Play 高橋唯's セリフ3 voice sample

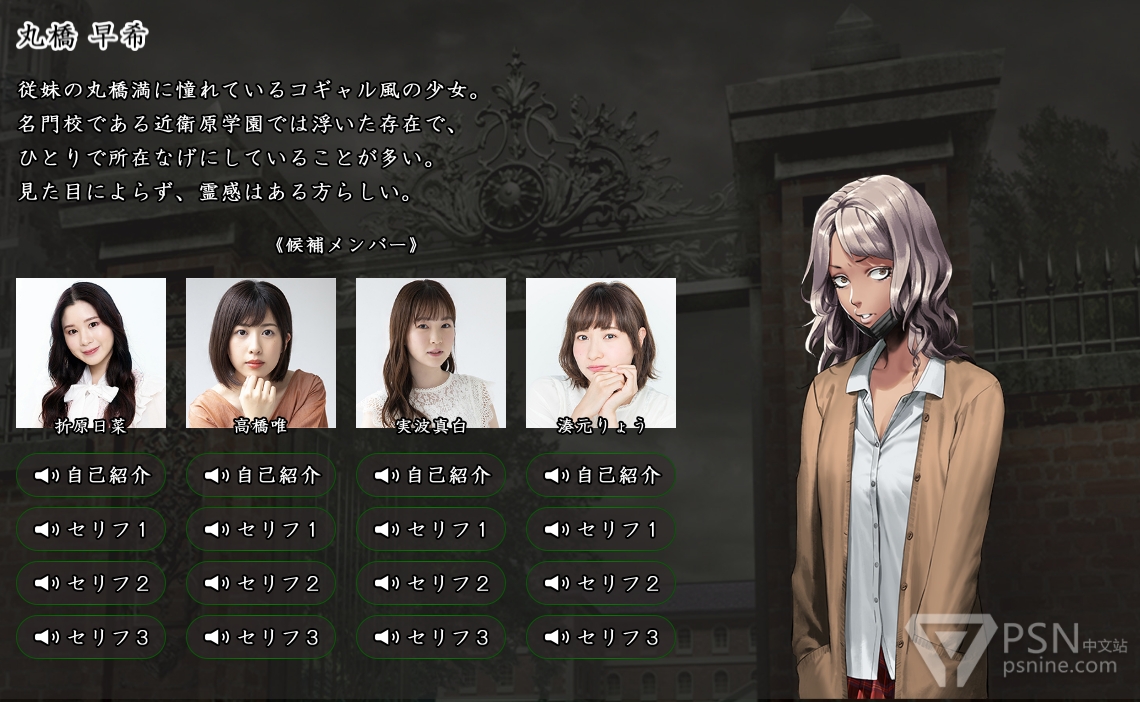pos(261,637)
